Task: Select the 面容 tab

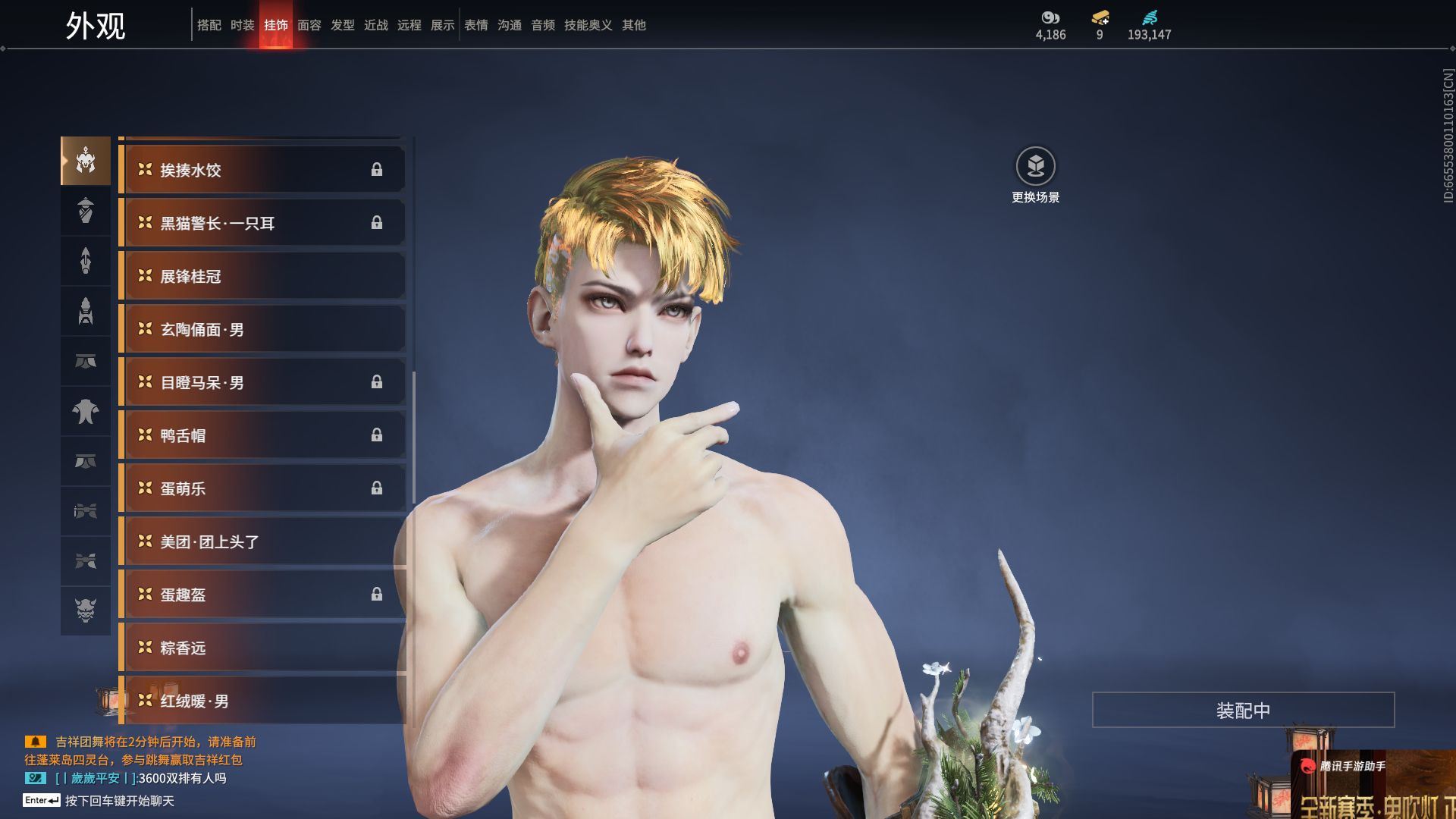Action: (309, 25)
